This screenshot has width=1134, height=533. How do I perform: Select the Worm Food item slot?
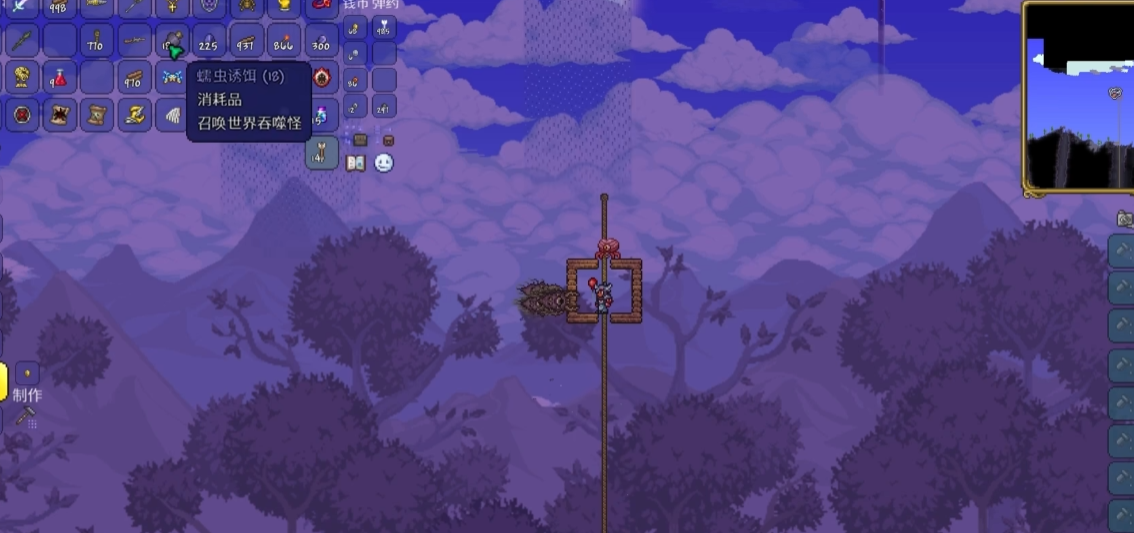tap(172, 42)
